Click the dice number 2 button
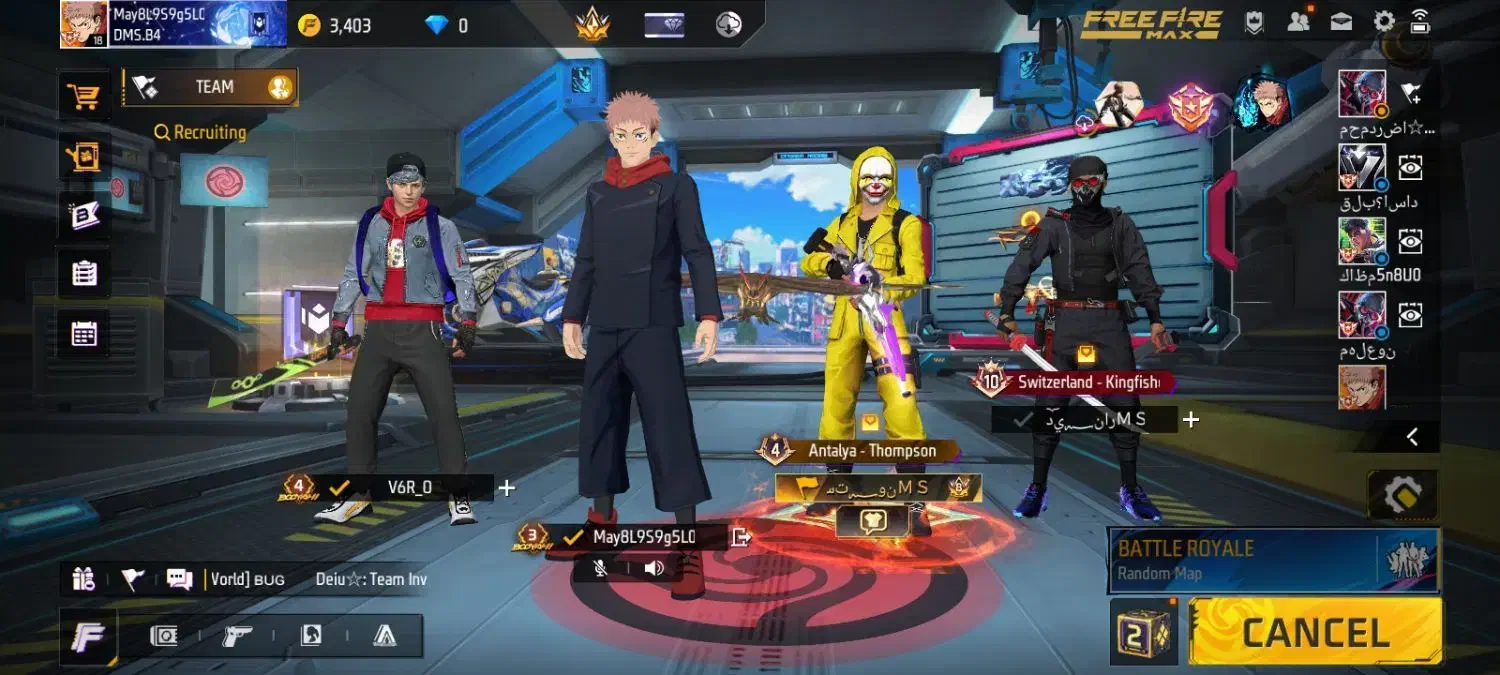 [x=1144, y=633]
